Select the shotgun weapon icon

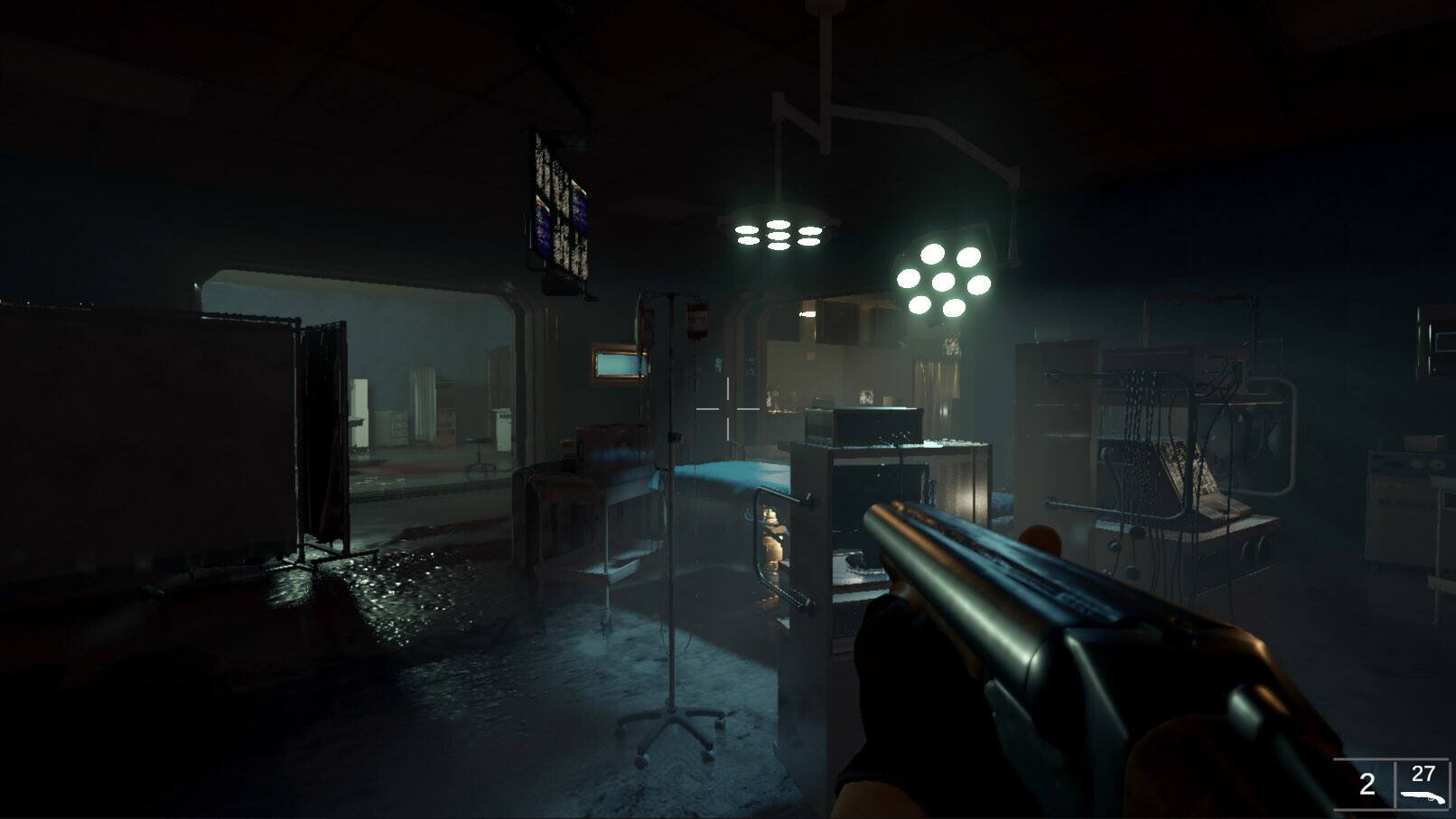point(1422,796)
